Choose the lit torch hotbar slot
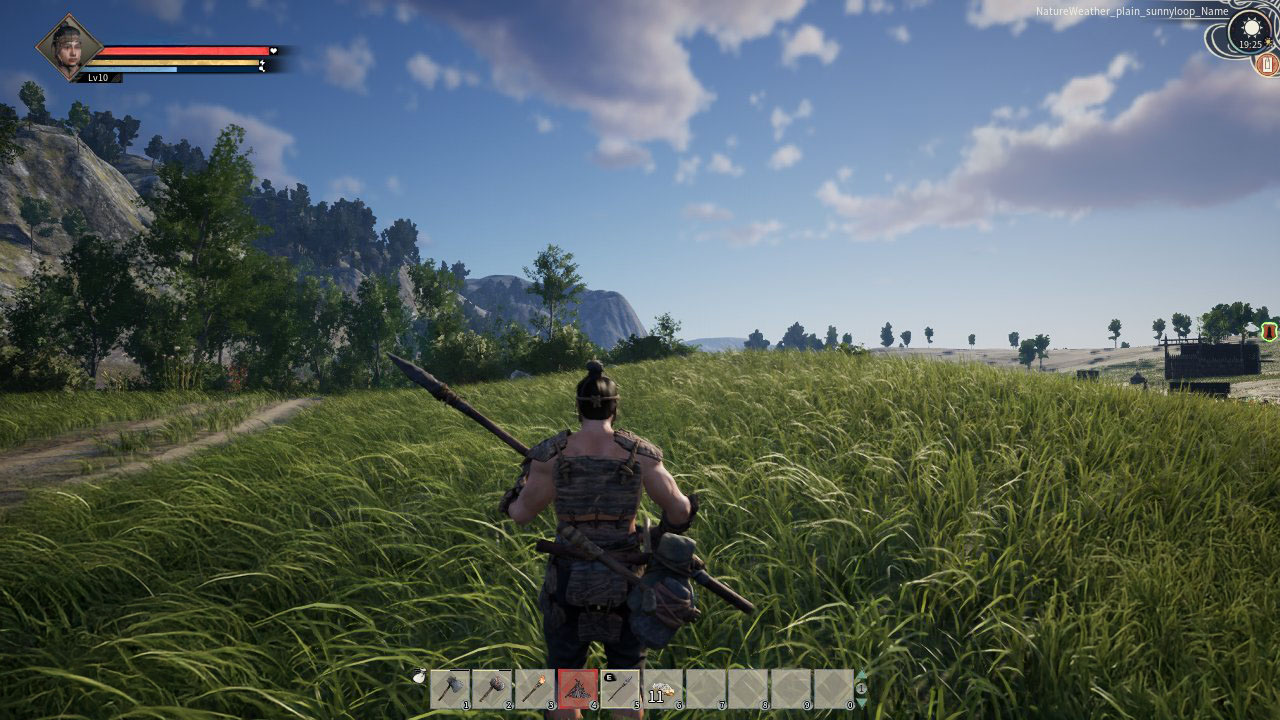This screenshot has height=720, width=1280. click(535, 689)
